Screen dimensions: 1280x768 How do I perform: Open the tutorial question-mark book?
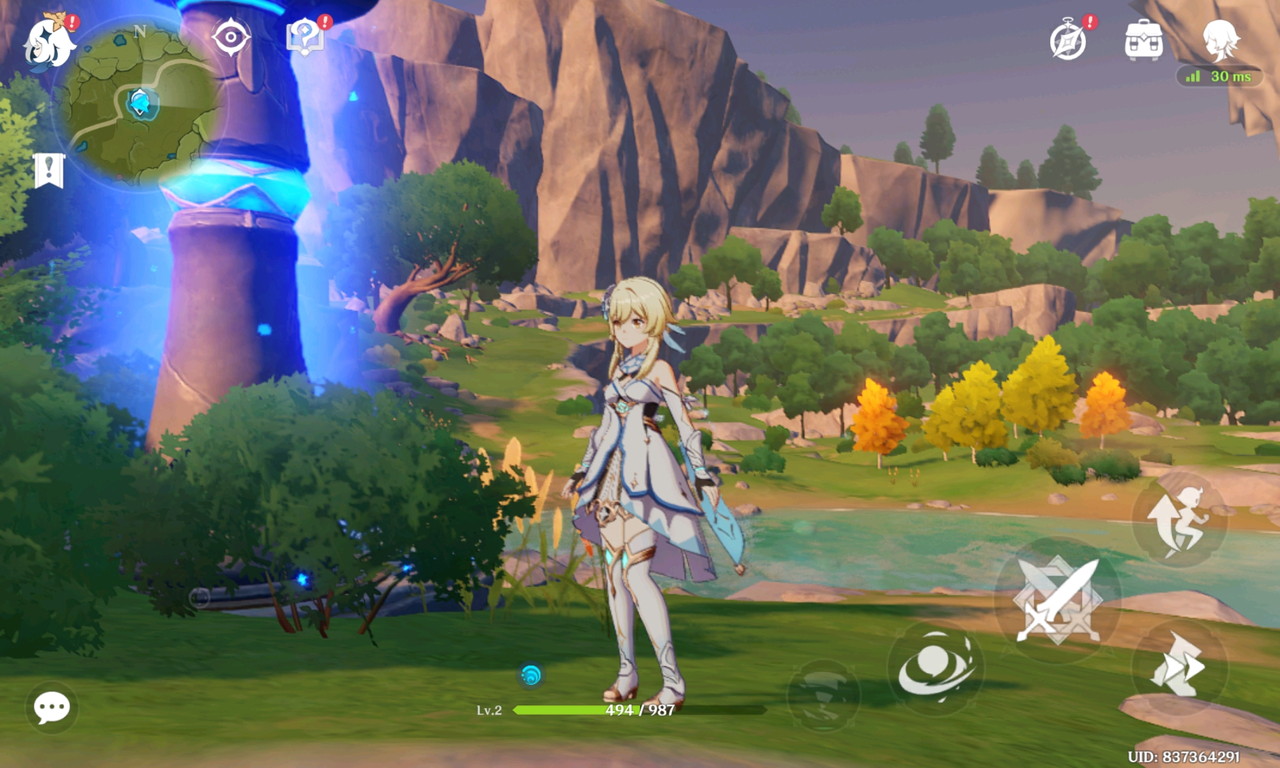pyautogui.click(x=304, y=38)
